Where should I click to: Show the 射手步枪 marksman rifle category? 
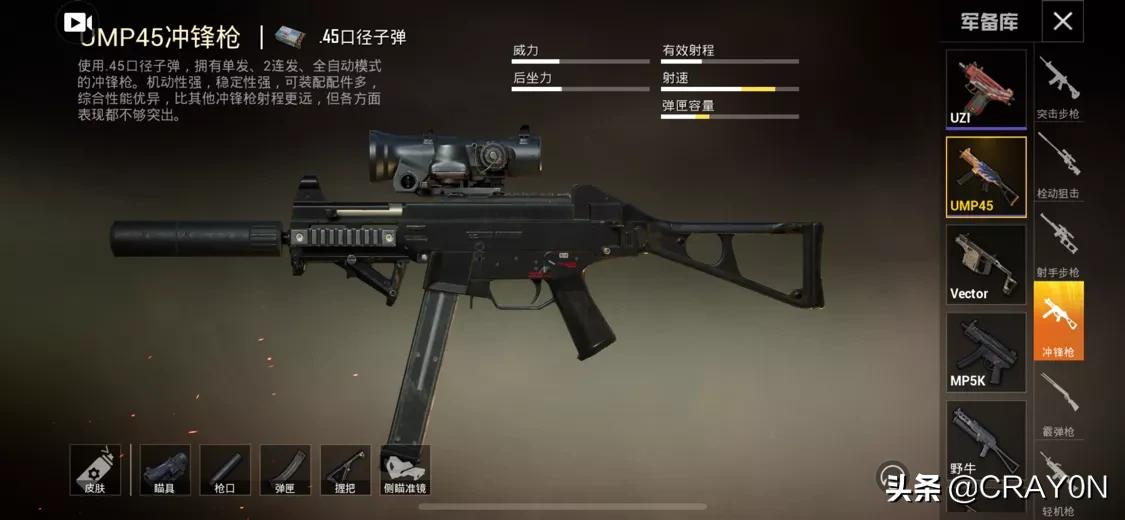[x=1058, y=245]
